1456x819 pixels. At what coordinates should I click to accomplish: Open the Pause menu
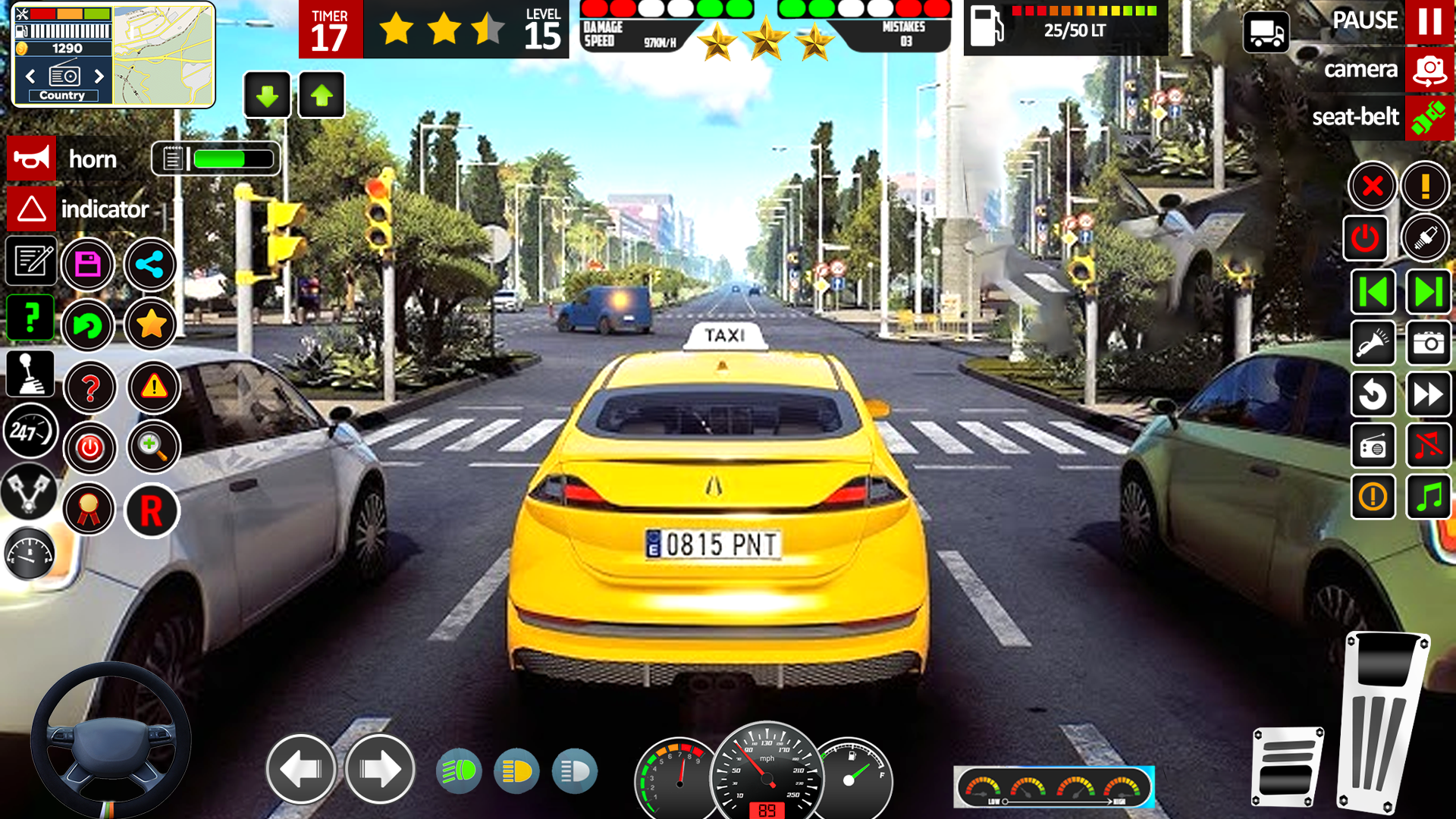[x=1429, y=20]
